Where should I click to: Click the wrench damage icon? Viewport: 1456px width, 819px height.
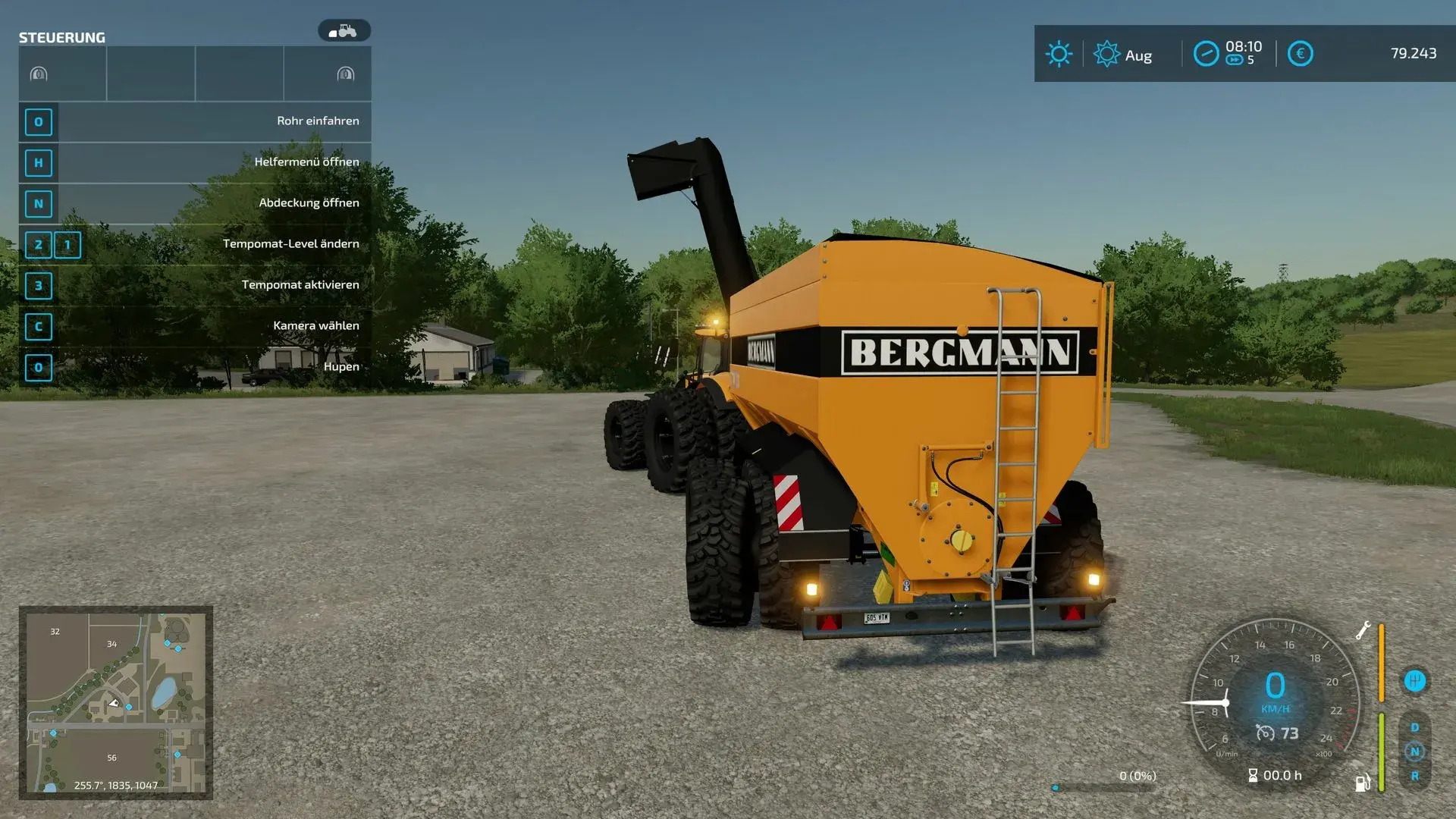(x=1363, y=631)
